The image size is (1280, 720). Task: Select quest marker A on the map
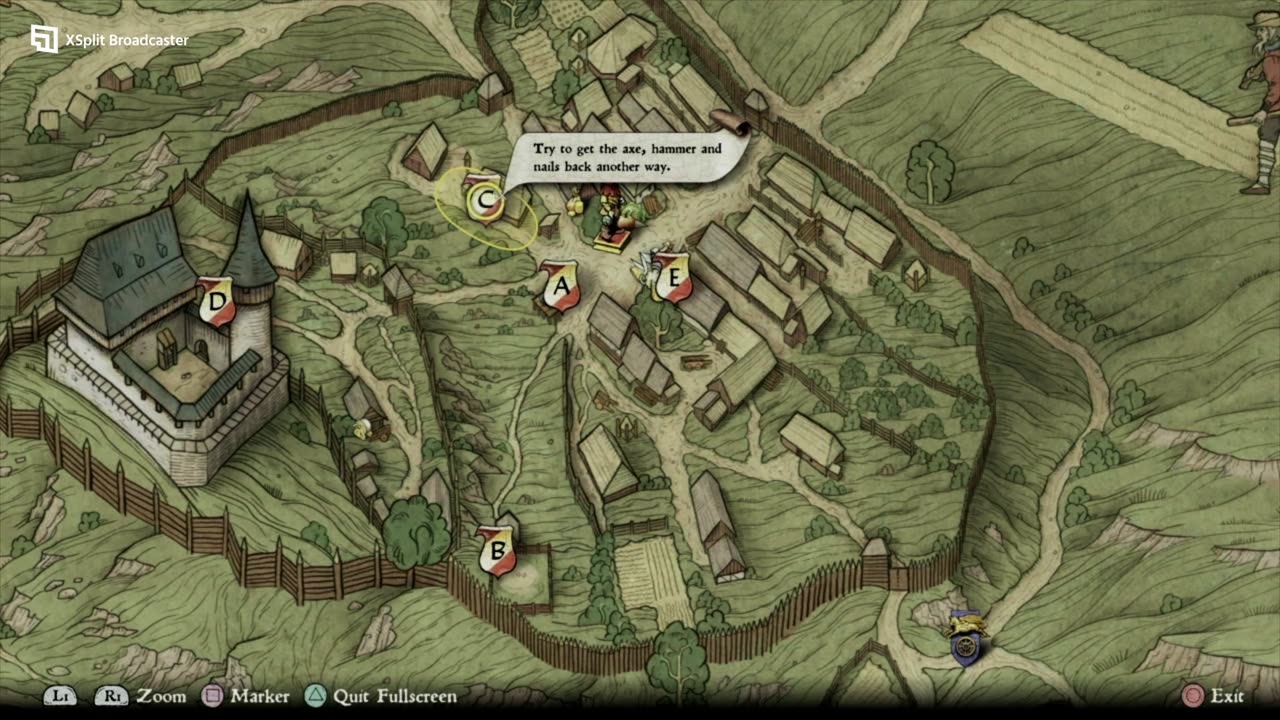pos(561,286)
